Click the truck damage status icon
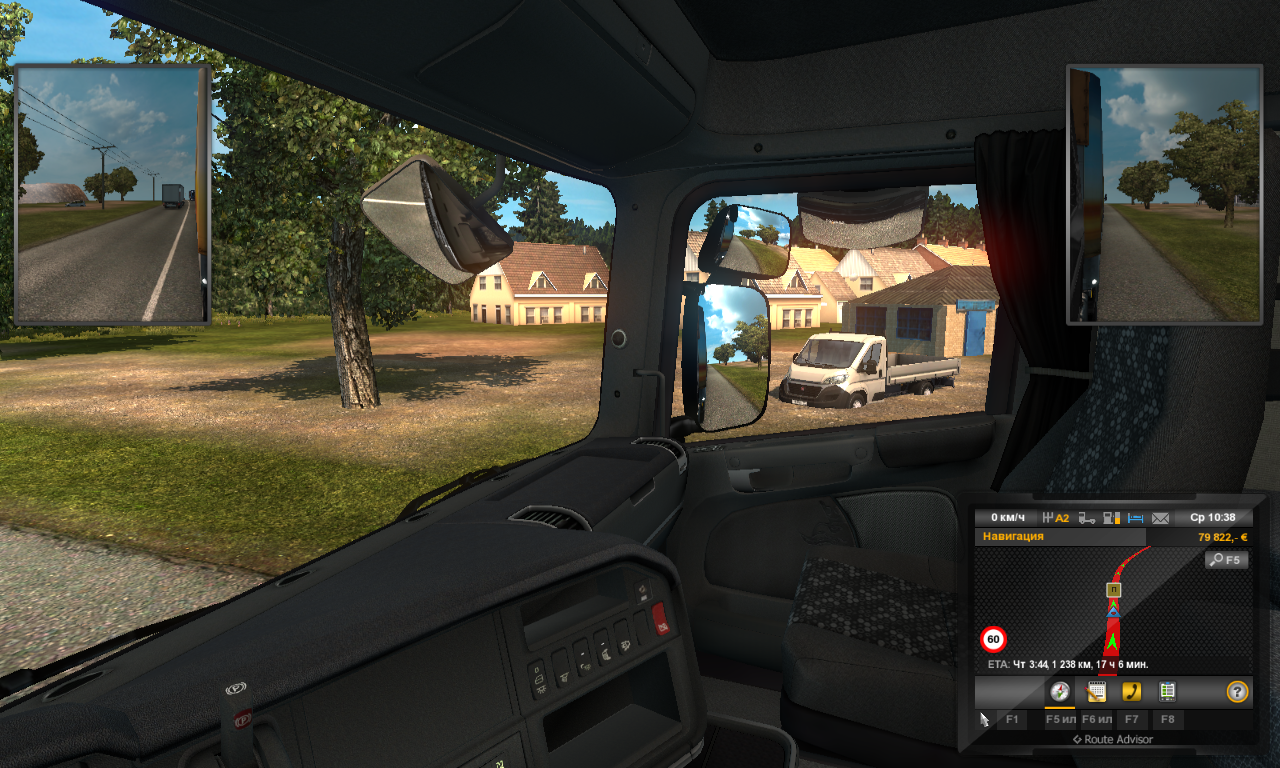 coord(1086,518)
